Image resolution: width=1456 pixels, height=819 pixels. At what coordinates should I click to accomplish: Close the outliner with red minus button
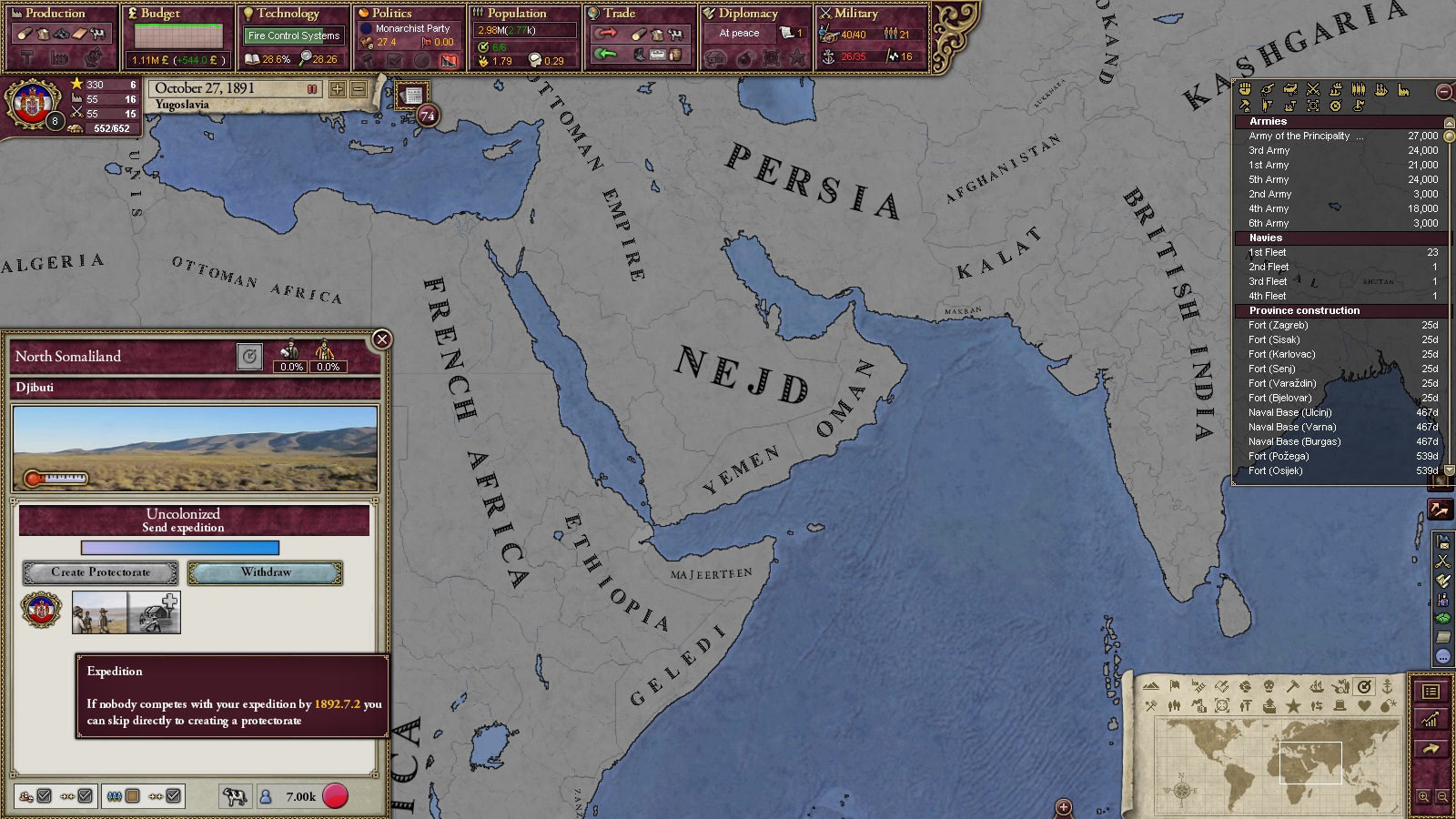pos(1443,92)
